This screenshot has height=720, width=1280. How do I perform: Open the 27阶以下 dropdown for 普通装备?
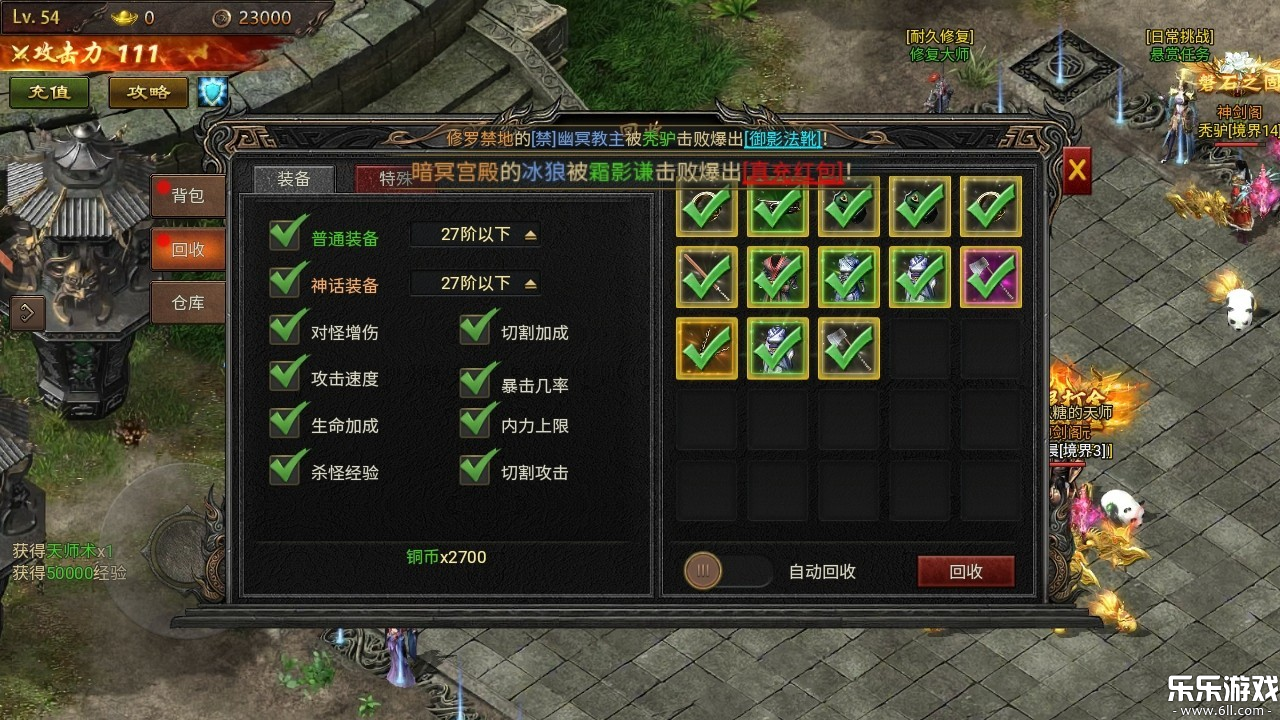click(x=475, y=233)
